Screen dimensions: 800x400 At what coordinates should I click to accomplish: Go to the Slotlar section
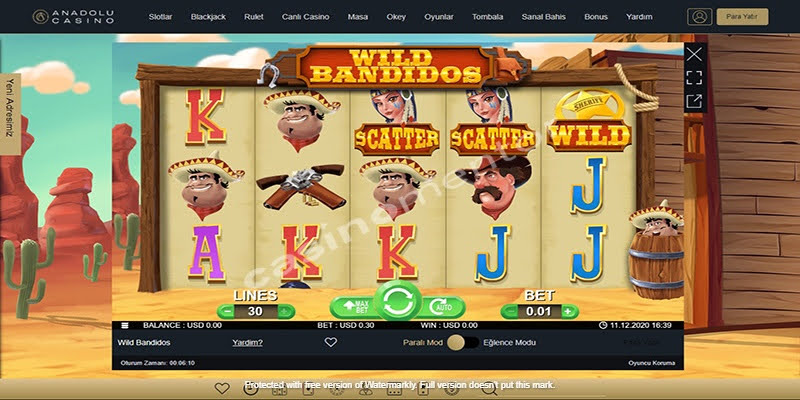[x=161, y=17]
